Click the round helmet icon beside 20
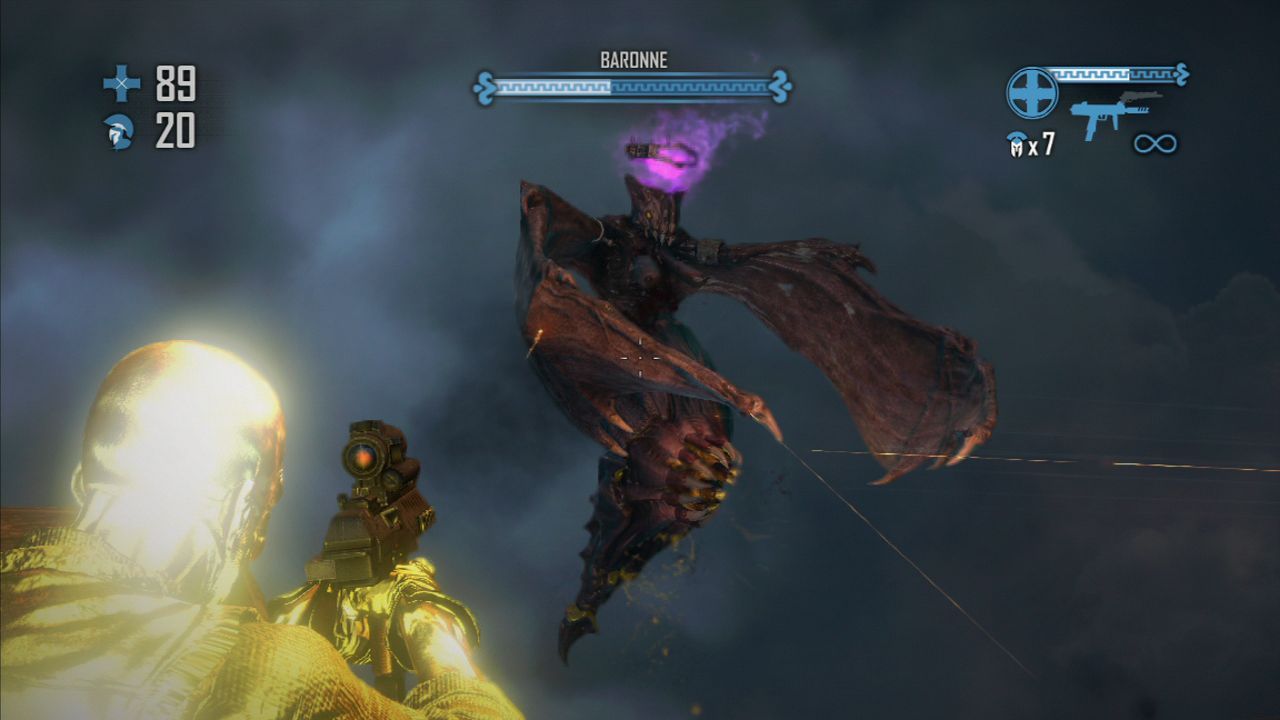This screenshot has width=1280, height=720. [x=119, y=132]
